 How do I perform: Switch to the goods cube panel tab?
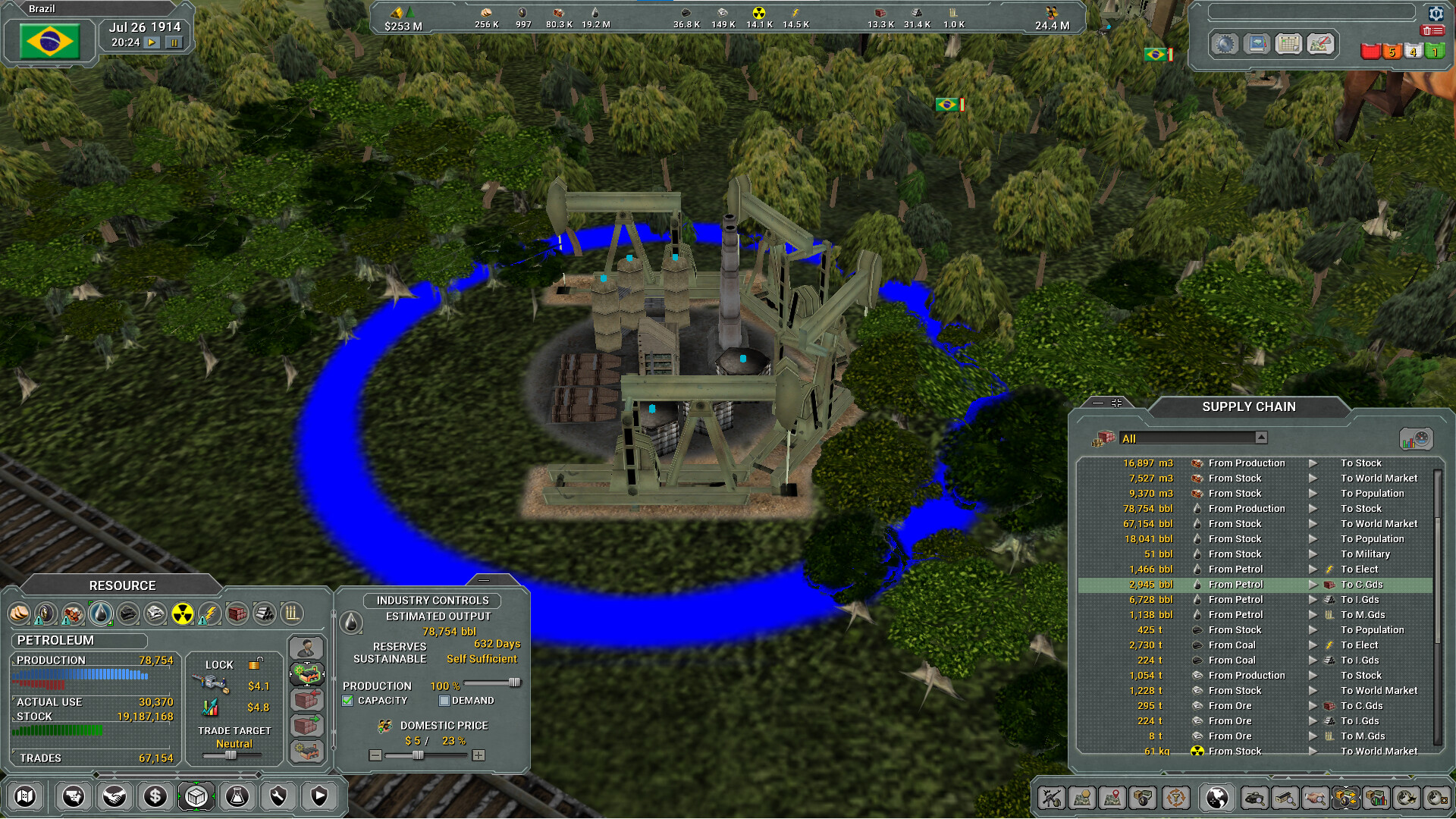point(196,797)
